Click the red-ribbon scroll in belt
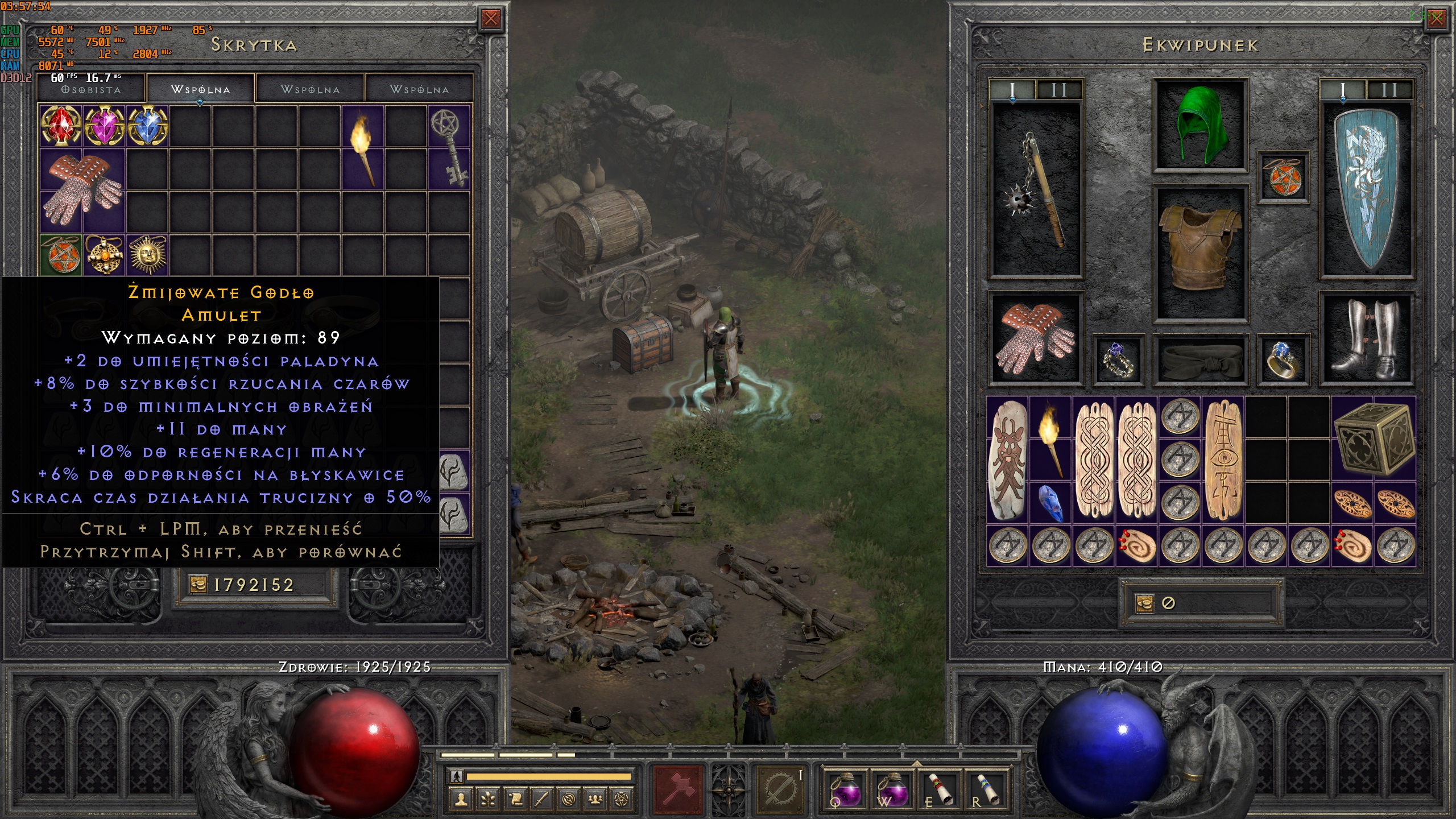The height and width of the screenshot is (819, 1456). pos(939,789)
